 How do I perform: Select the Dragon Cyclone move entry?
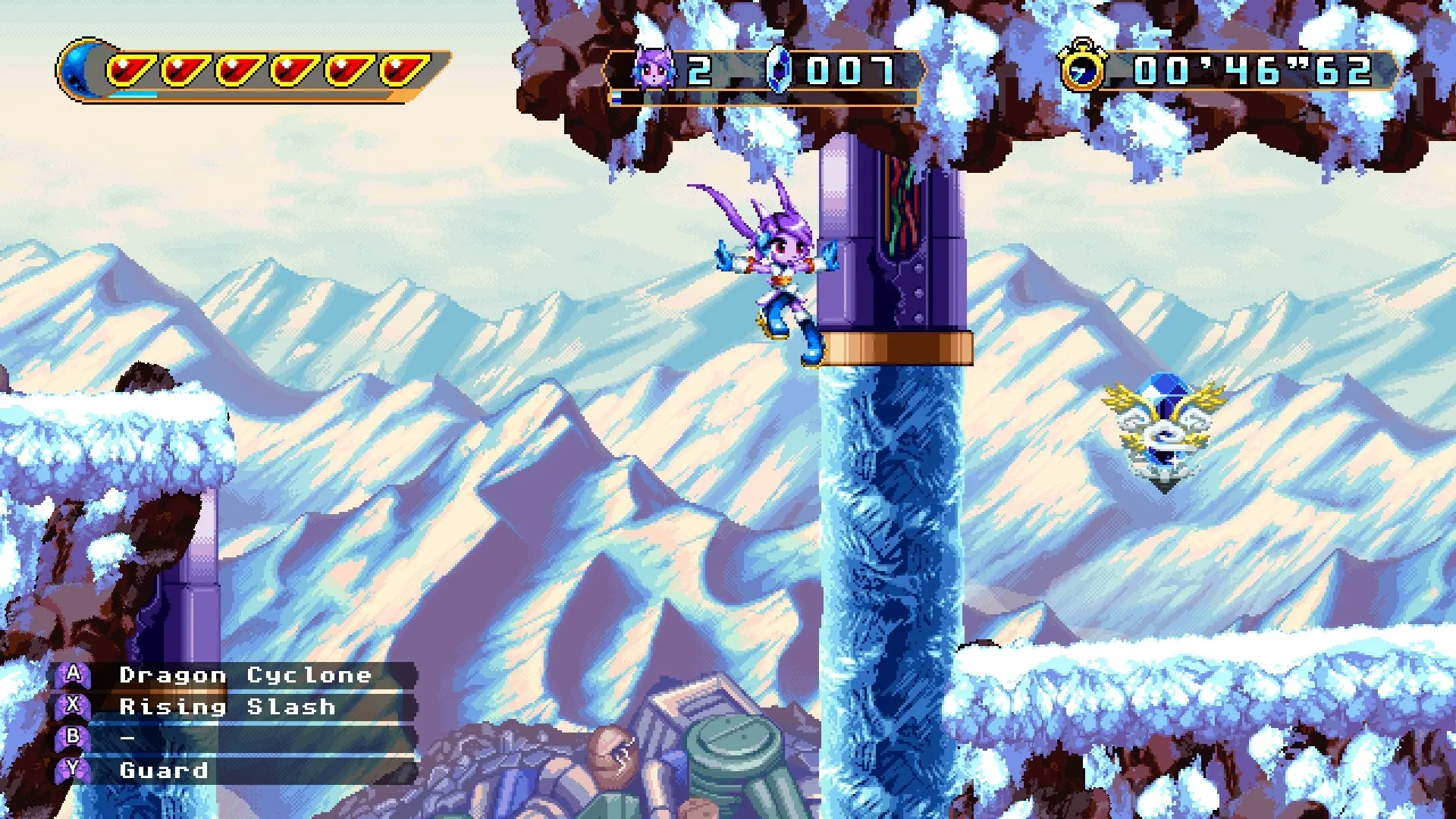pyautogui.click(x=245, y=675)
